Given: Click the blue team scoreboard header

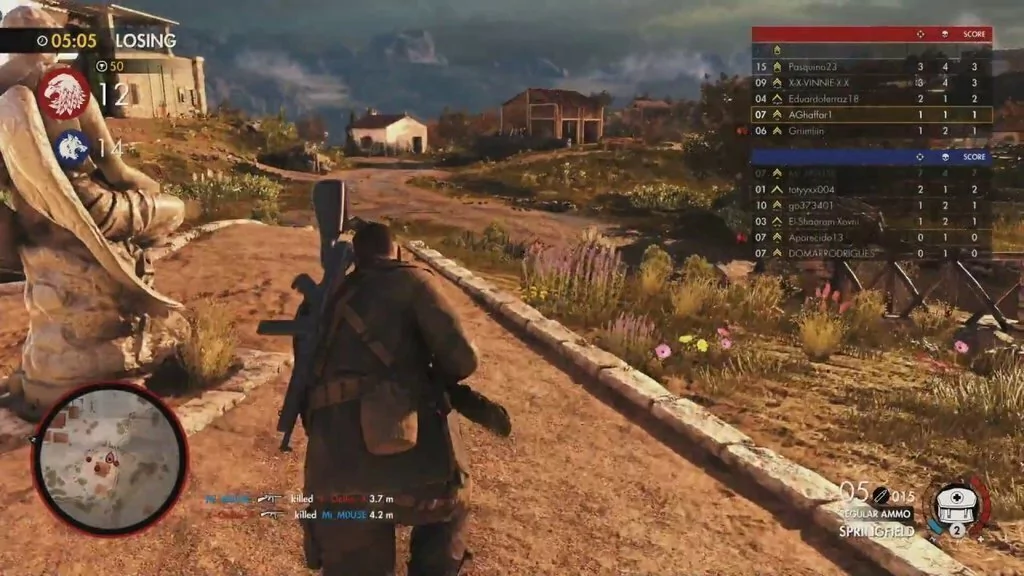Looking at the screenshot, I should [x=871, y=157].
